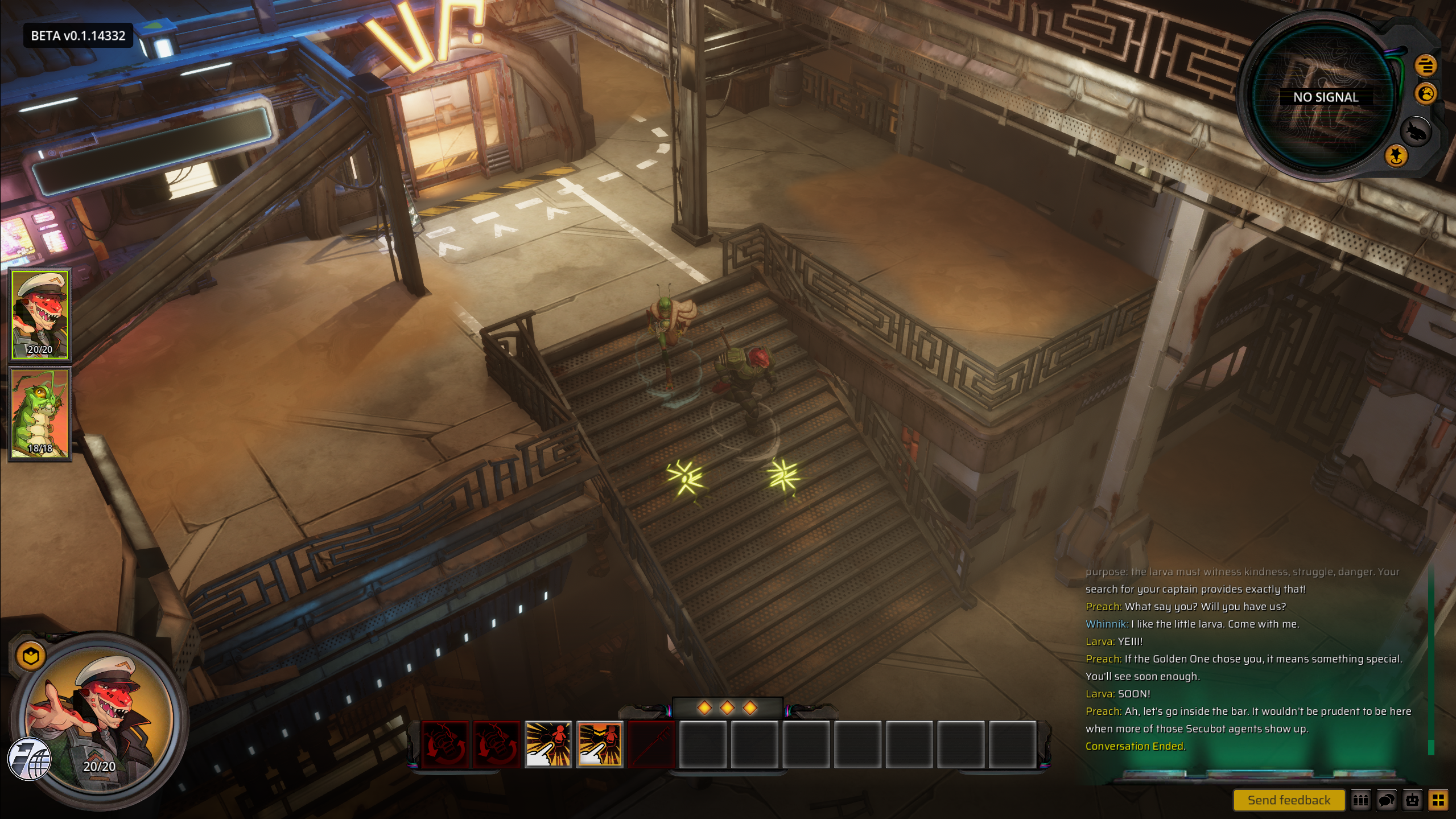
Task: Click the spaceship button by the minimap
Action: (x=1415, y=132)
